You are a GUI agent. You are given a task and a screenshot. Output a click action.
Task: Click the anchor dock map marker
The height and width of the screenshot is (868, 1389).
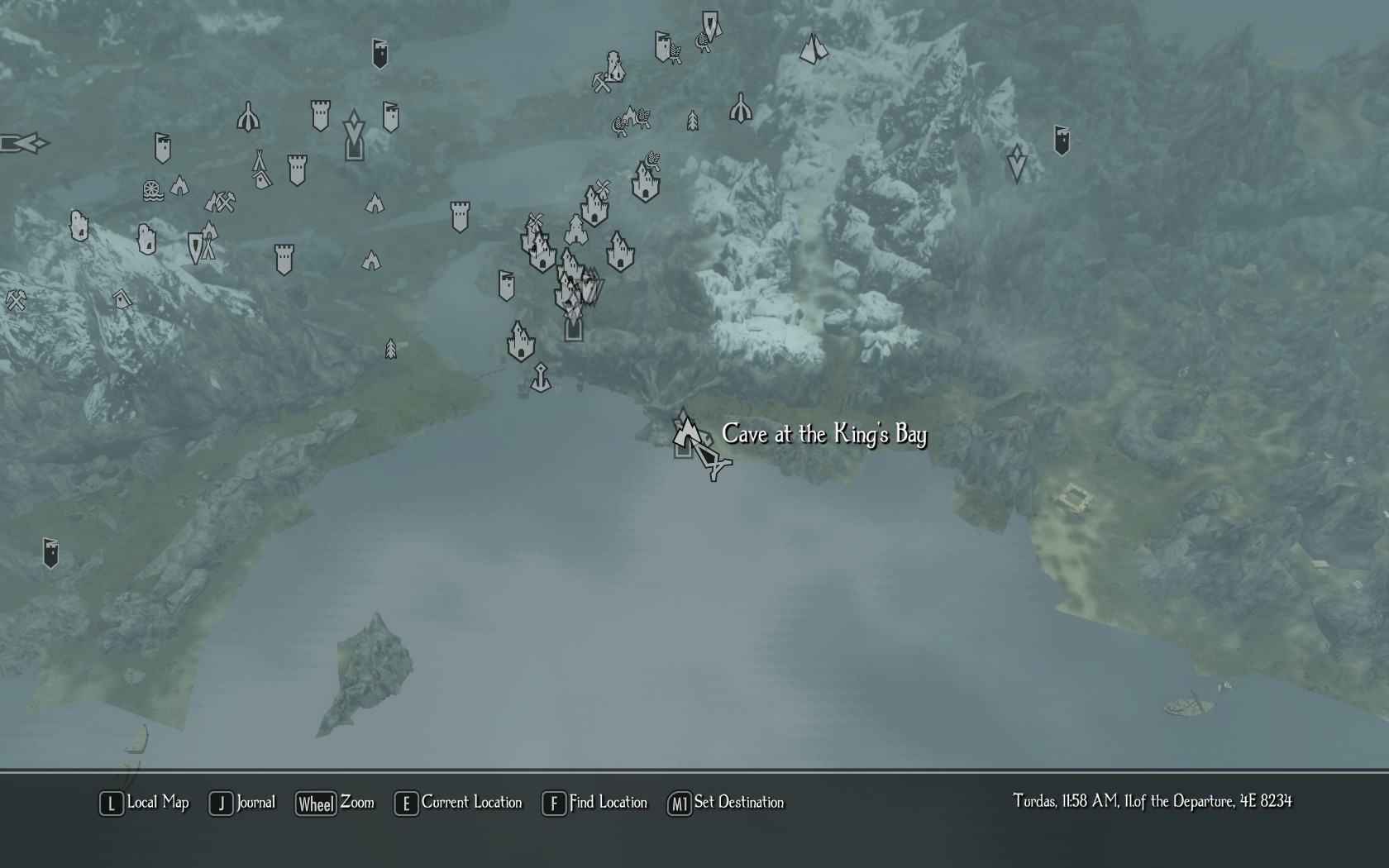click(540, 378)
